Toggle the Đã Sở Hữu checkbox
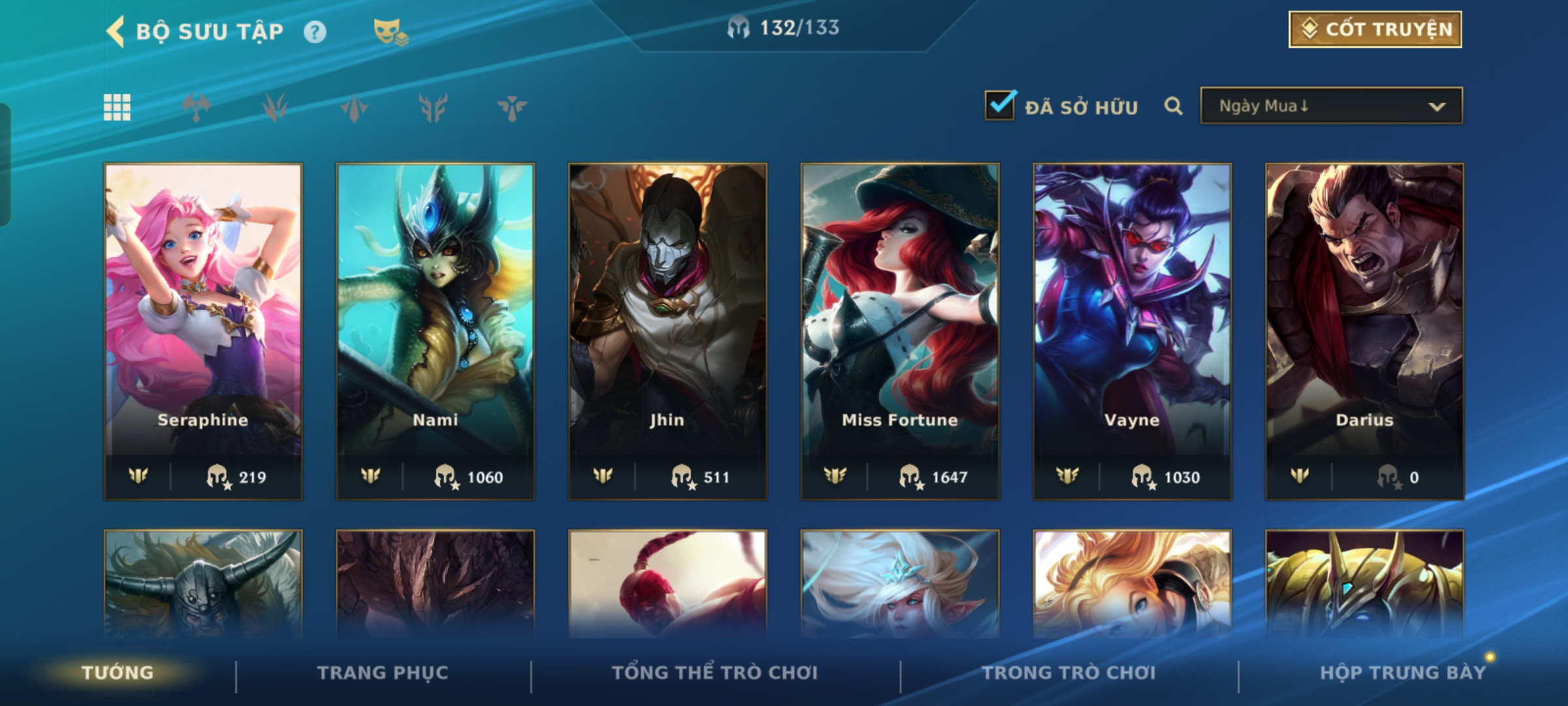 1000,105
